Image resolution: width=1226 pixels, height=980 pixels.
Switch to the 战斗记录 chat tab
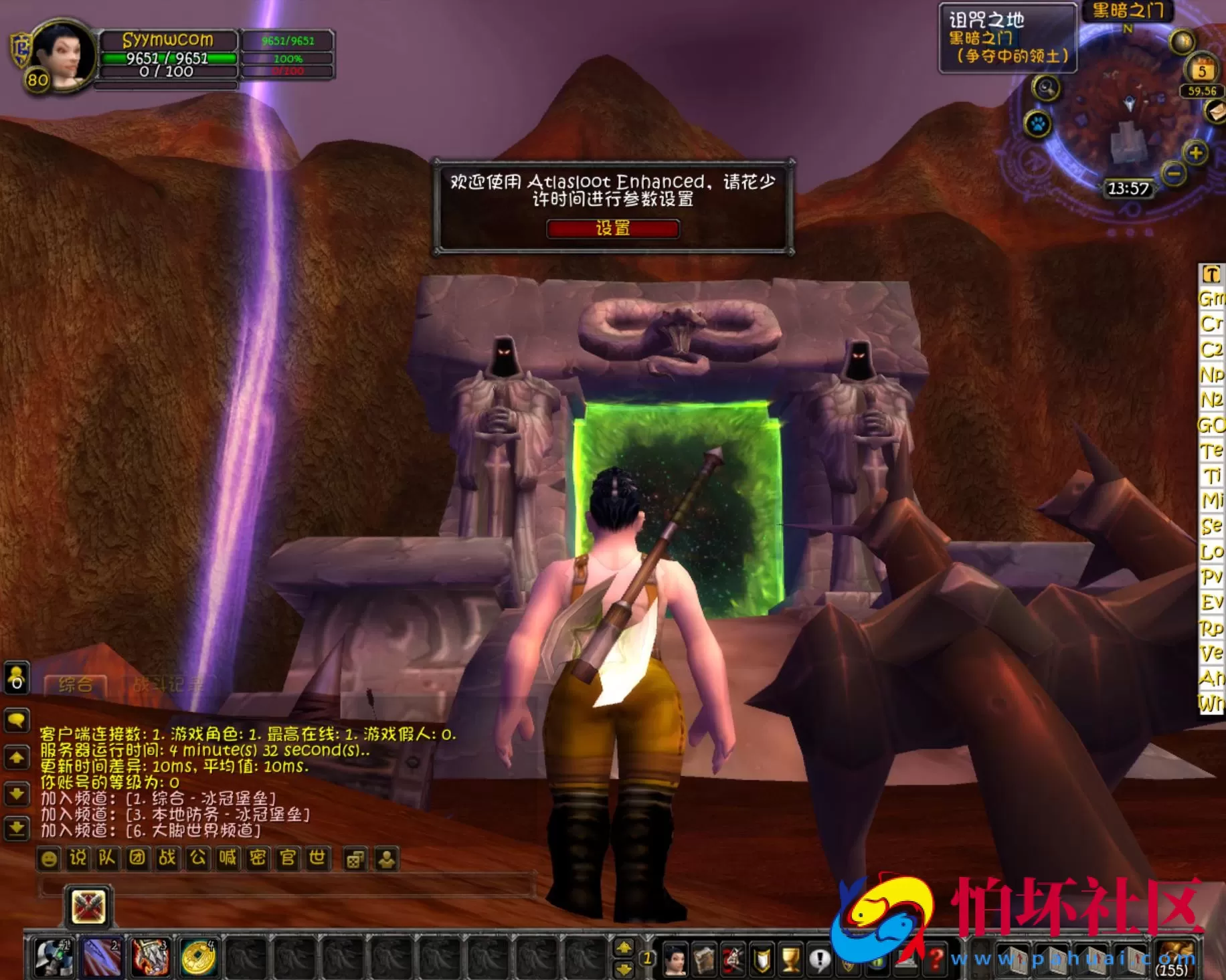pyautogui.click(x=169, y=684)
